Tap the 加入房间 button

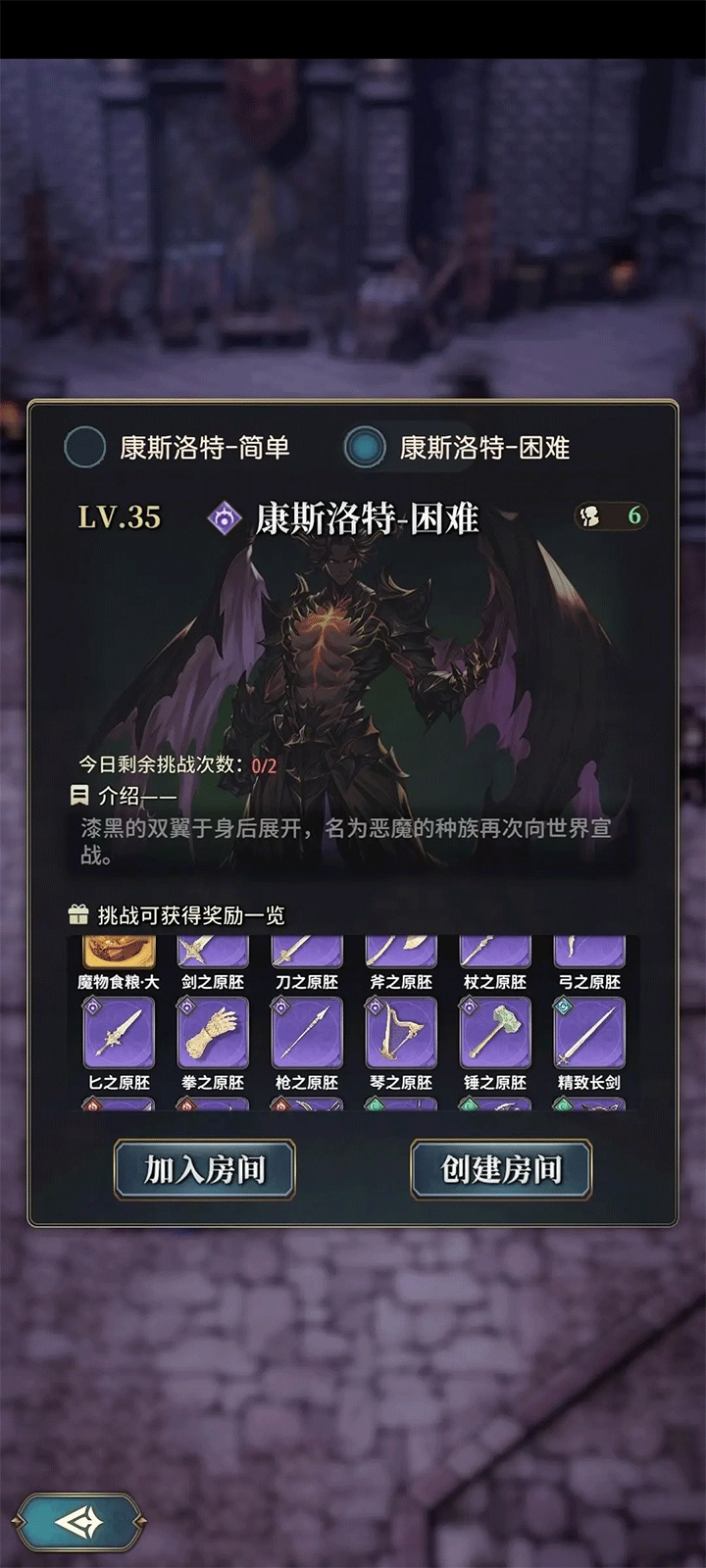point(205,1169)
